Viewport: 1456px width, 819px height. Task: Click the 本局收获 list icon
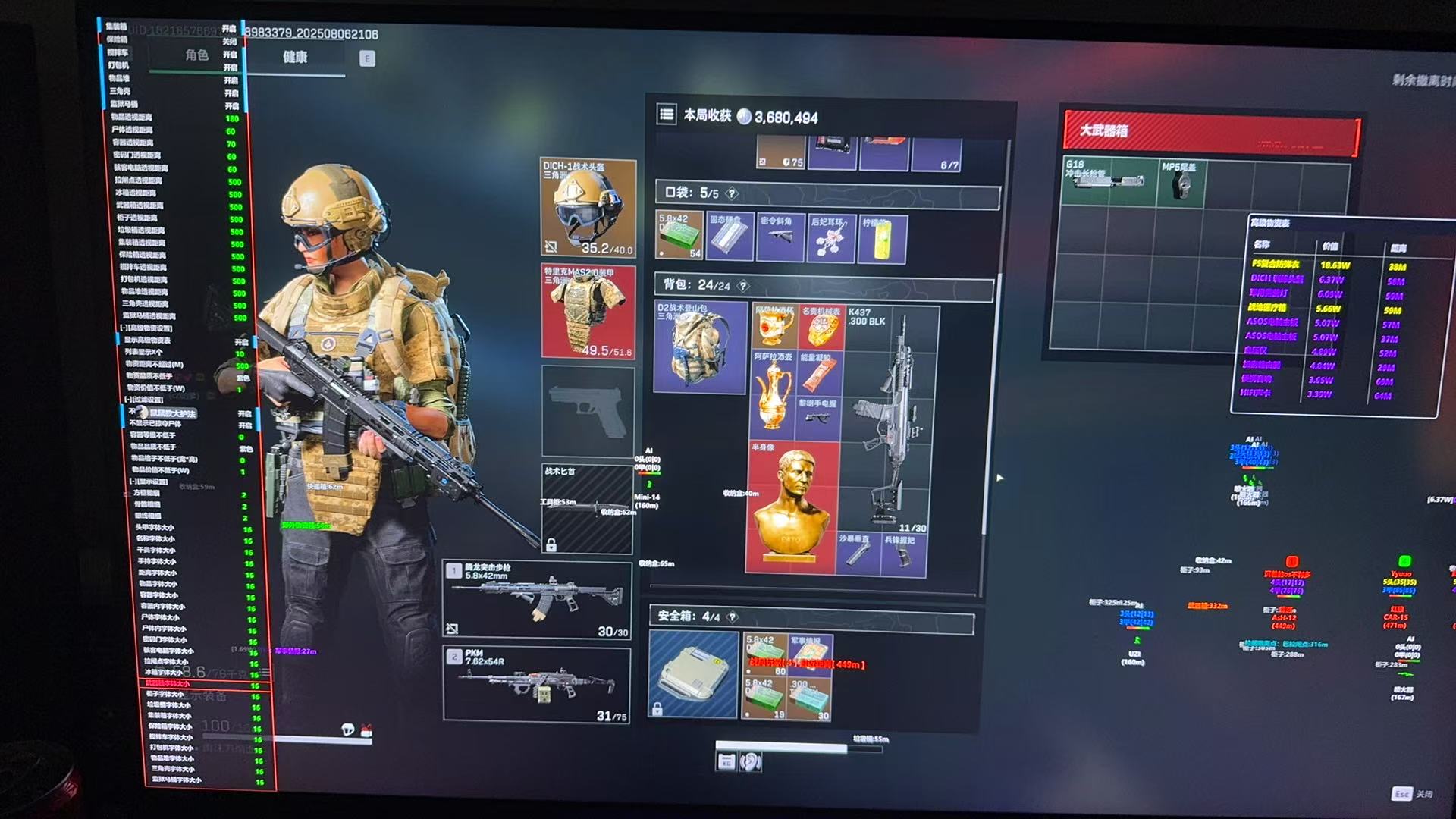tap(667, 115)
